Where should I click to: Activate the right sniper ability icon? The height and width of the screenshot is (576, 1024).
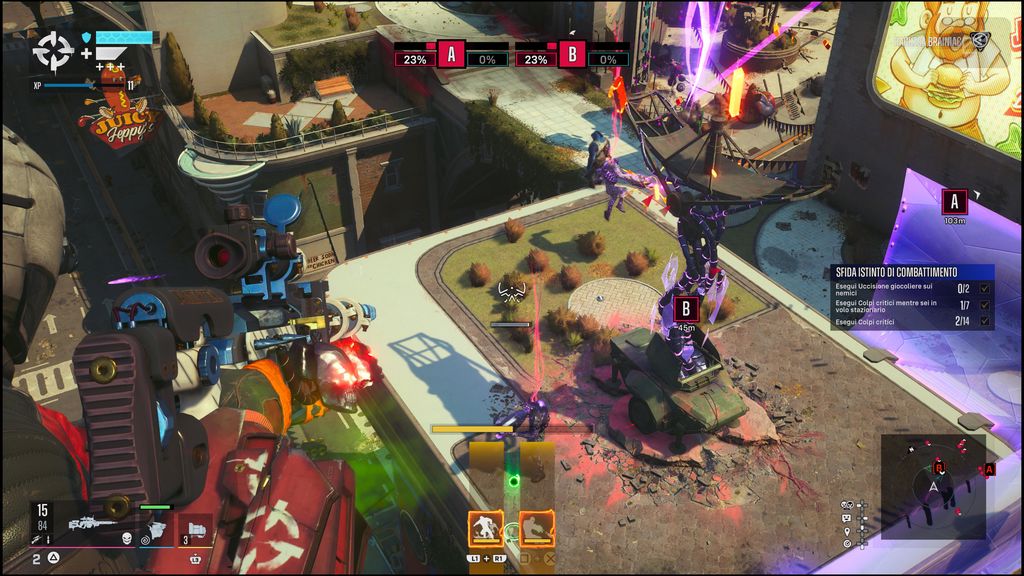[539, 528]
